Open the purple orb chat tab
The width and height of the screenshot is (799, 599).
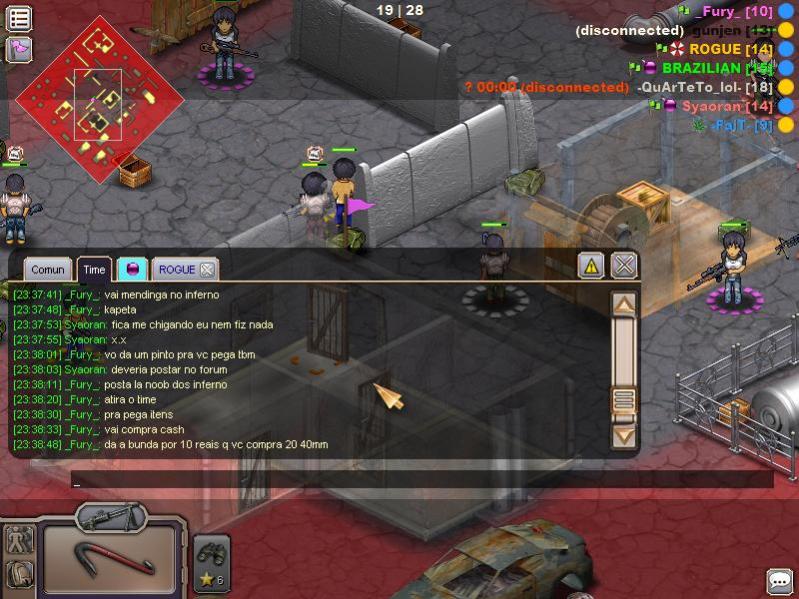point(132,269)
